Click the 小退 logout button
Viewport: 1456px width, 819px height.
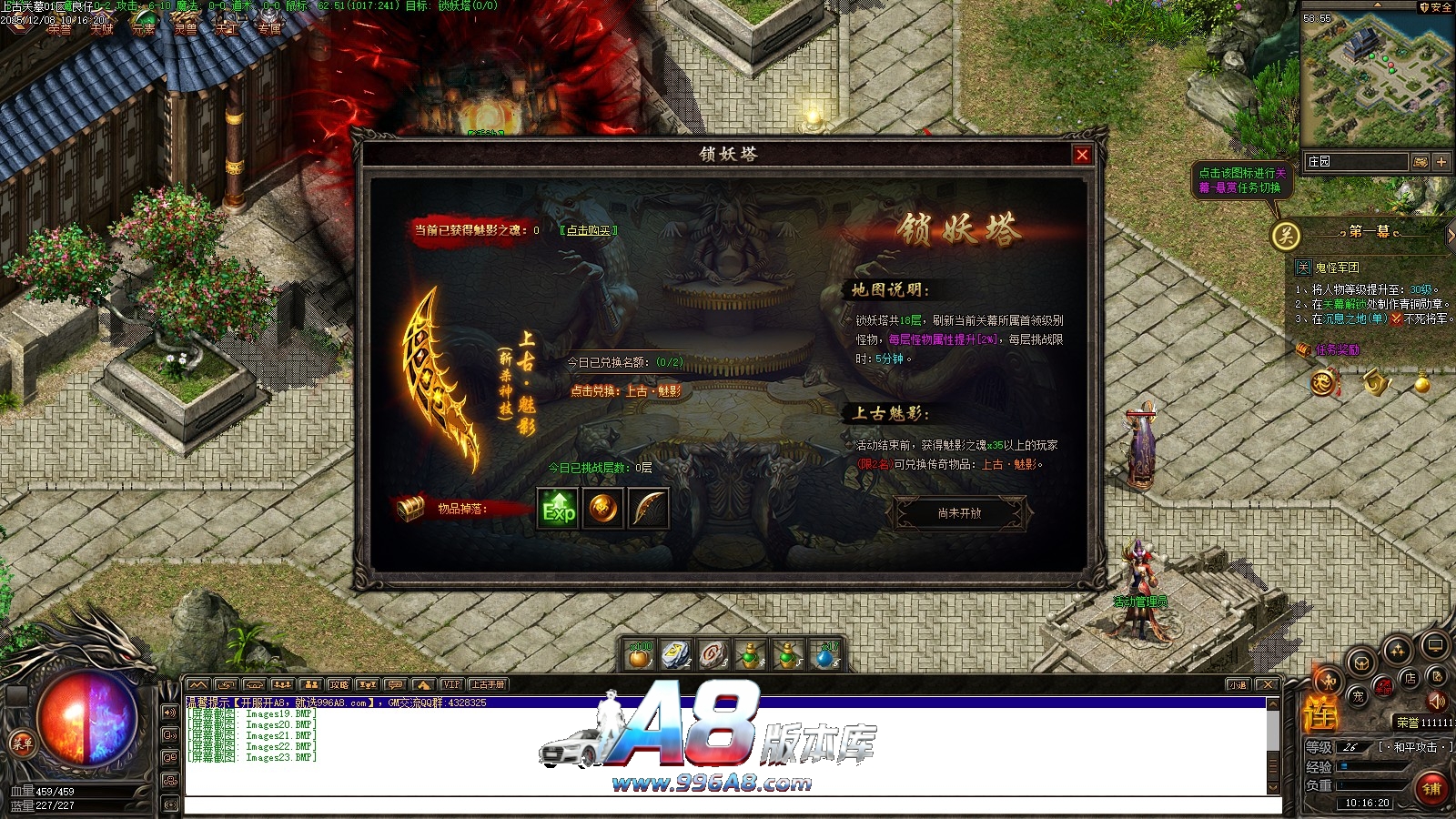(1238, 684)
